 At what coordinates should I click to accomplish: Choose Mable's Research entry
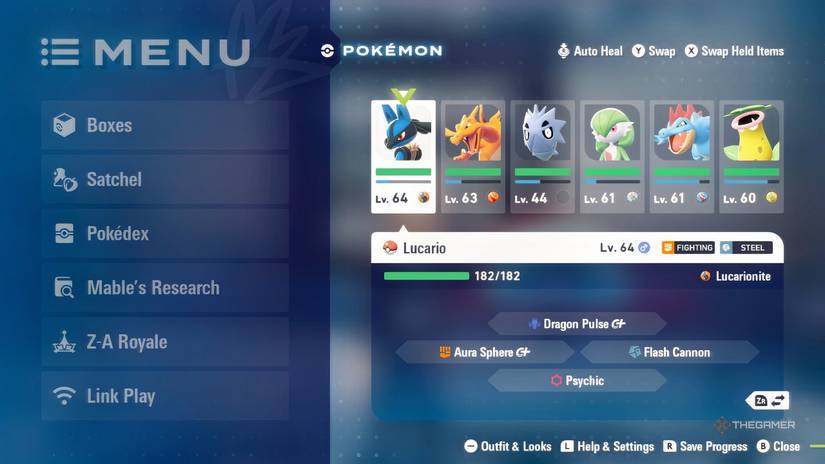point(165,288)
